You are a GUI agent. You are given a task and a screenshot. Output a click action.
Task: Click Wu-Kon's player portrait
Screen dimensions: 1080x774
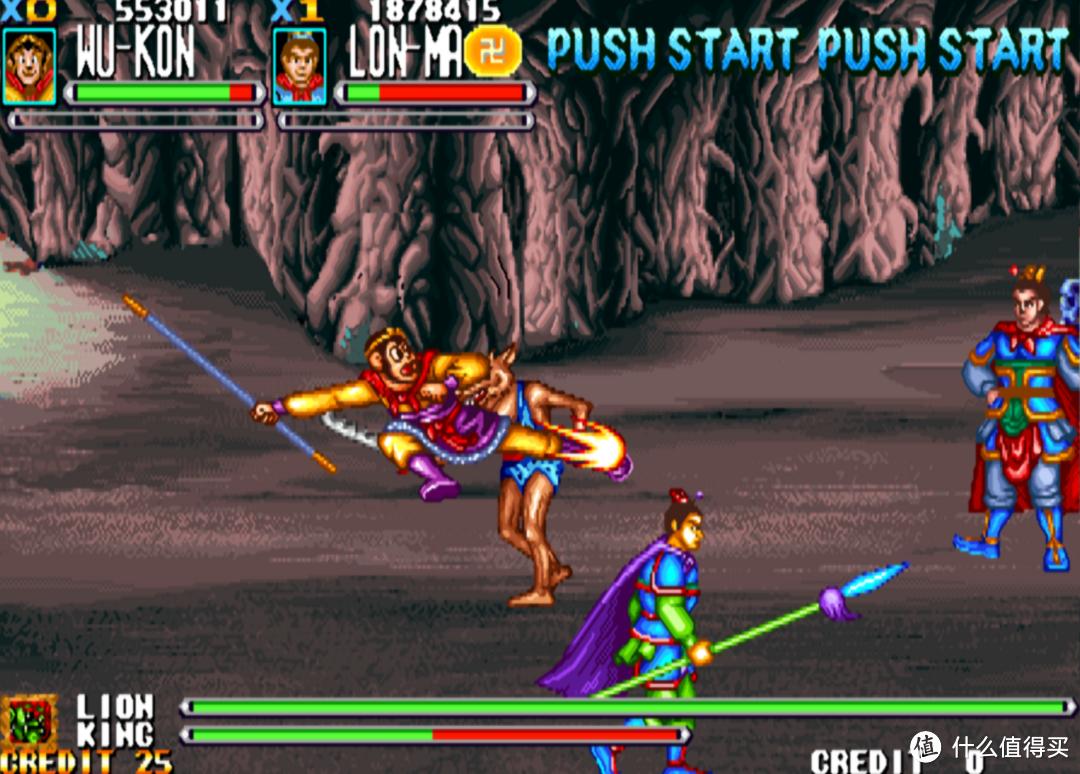click(29, 66)
